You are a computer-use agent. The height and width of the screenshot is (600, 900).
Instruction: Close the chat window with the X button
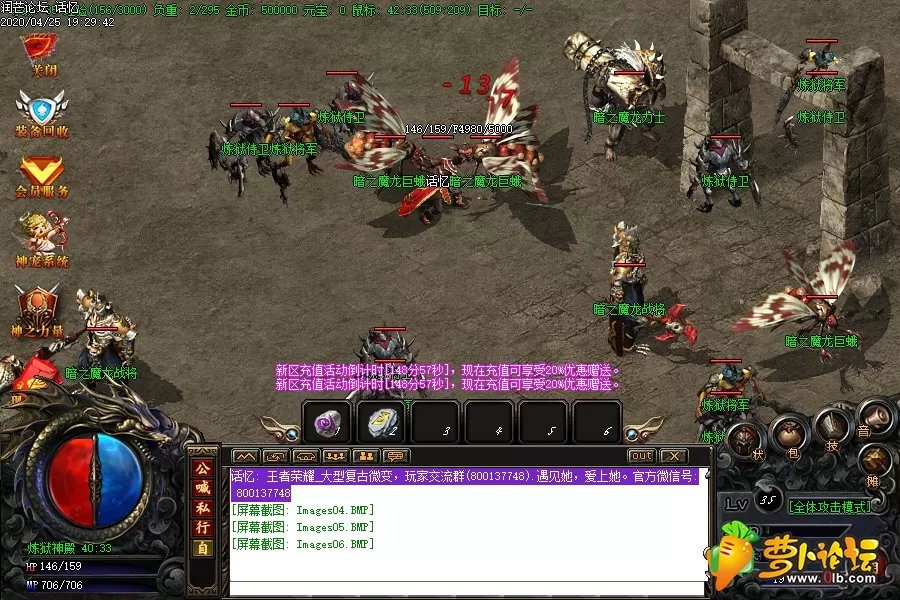pos(673,456)
